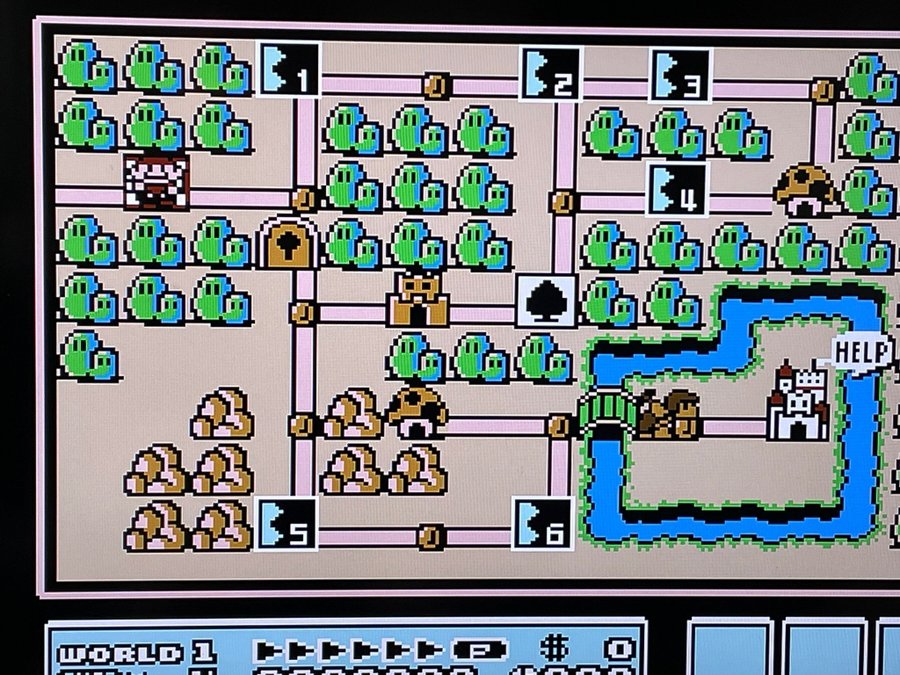Enter the level 3 panel
This screenshot has height=675, width=900.
tap(680, 75)
